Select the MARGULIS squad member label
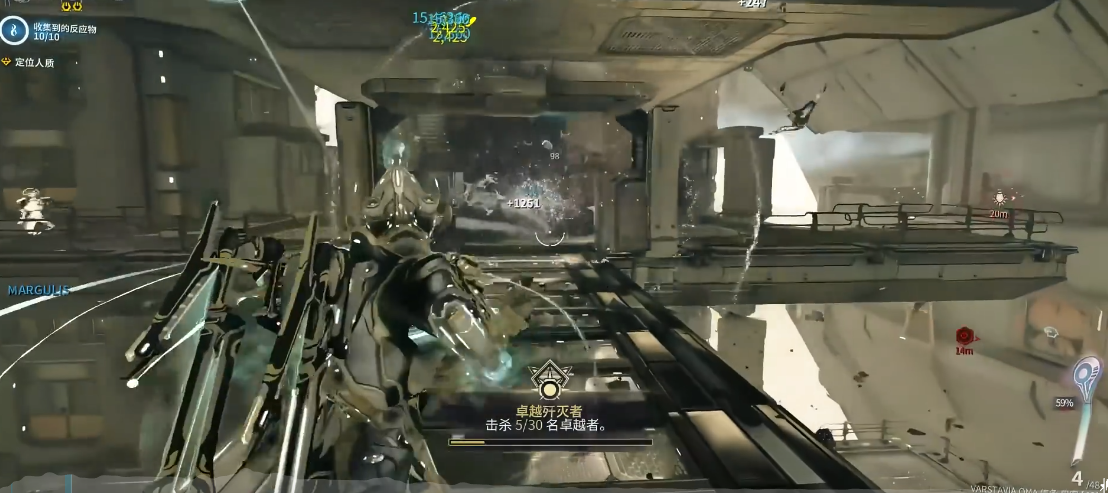Viewport: 1108px width, 493px height. (39, 290)
